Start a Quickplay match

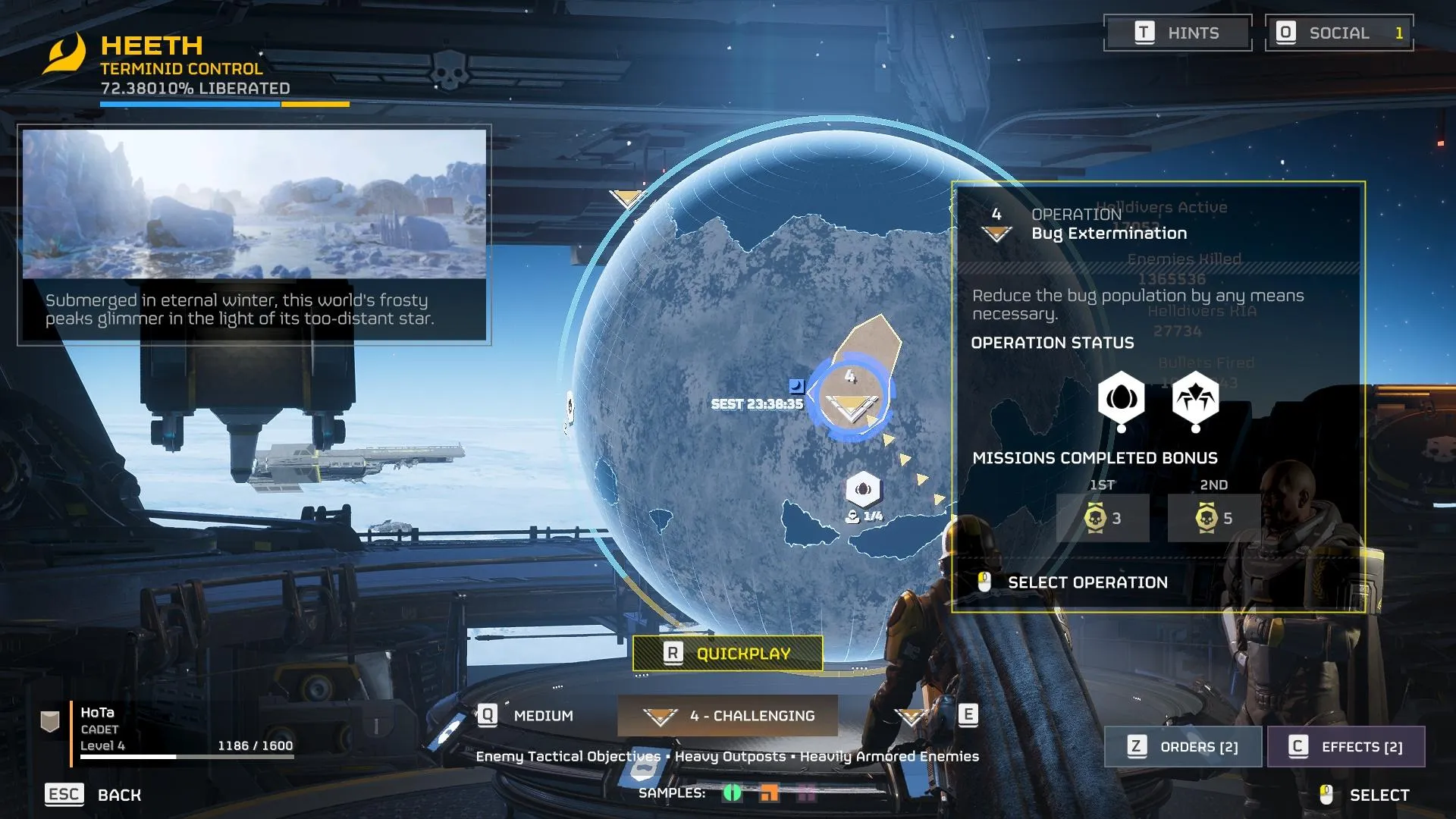(727, 654)
